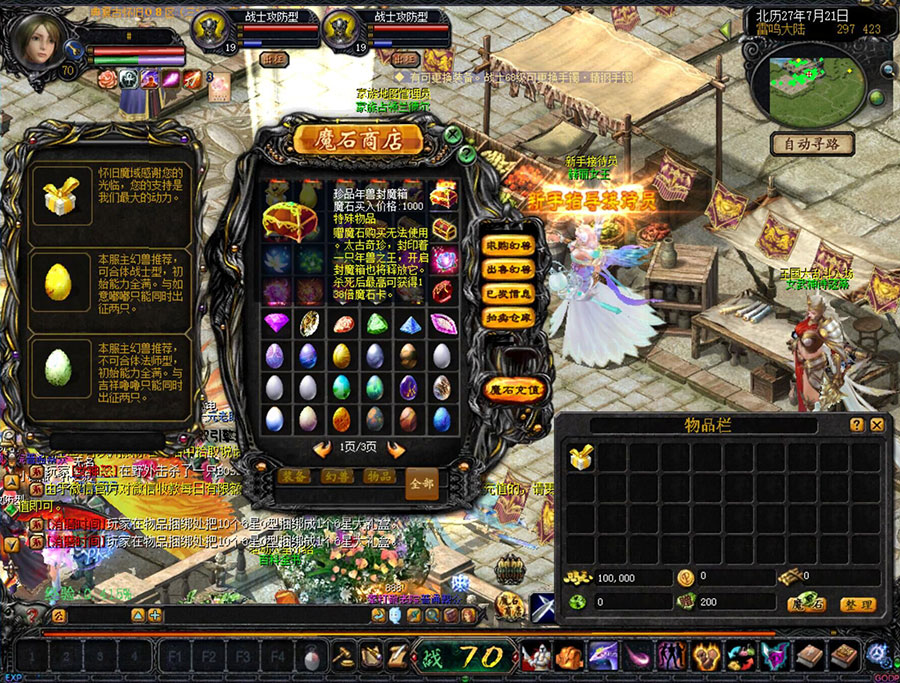
Task: Open help for the 物品栏 inventory
Action: click(857, 425)
